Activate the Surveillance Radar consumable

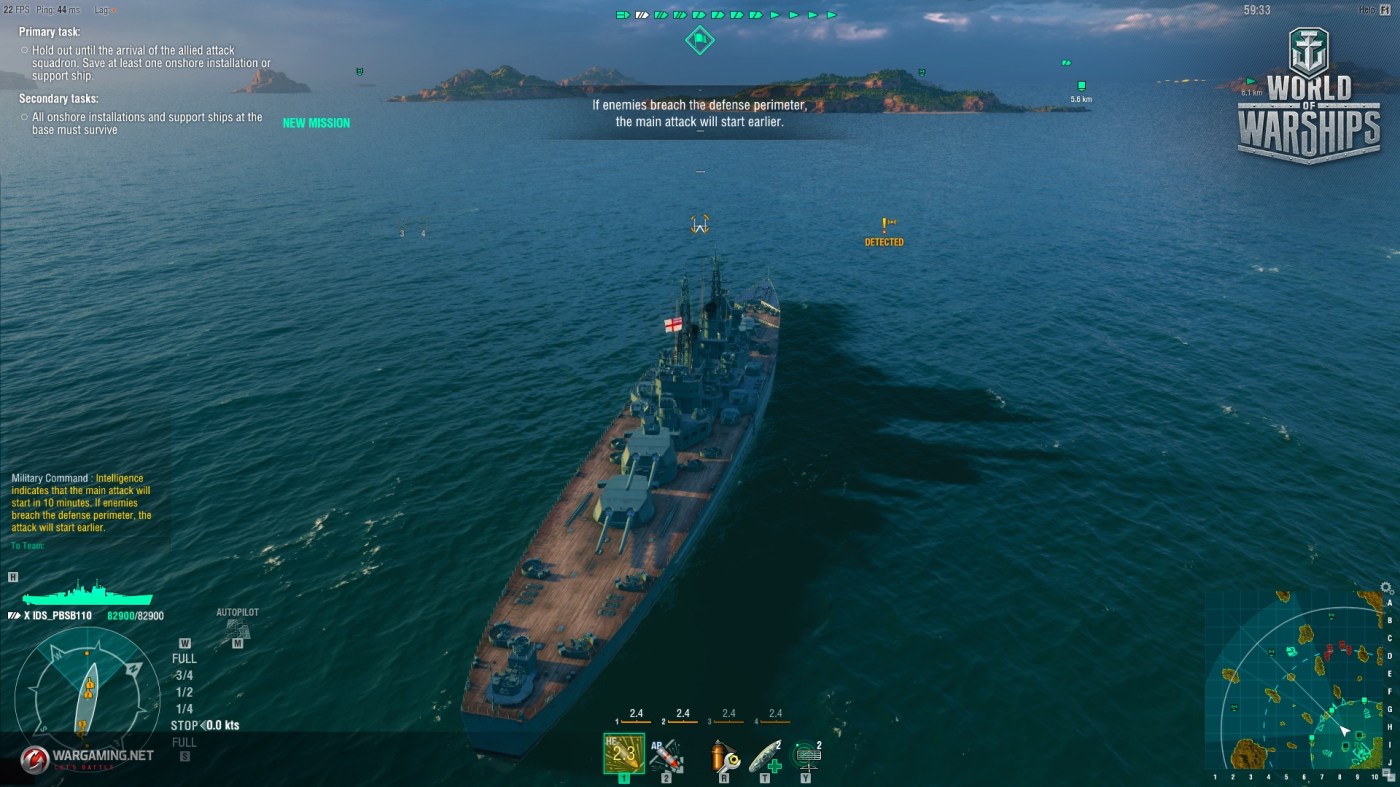tap(806, 755)
